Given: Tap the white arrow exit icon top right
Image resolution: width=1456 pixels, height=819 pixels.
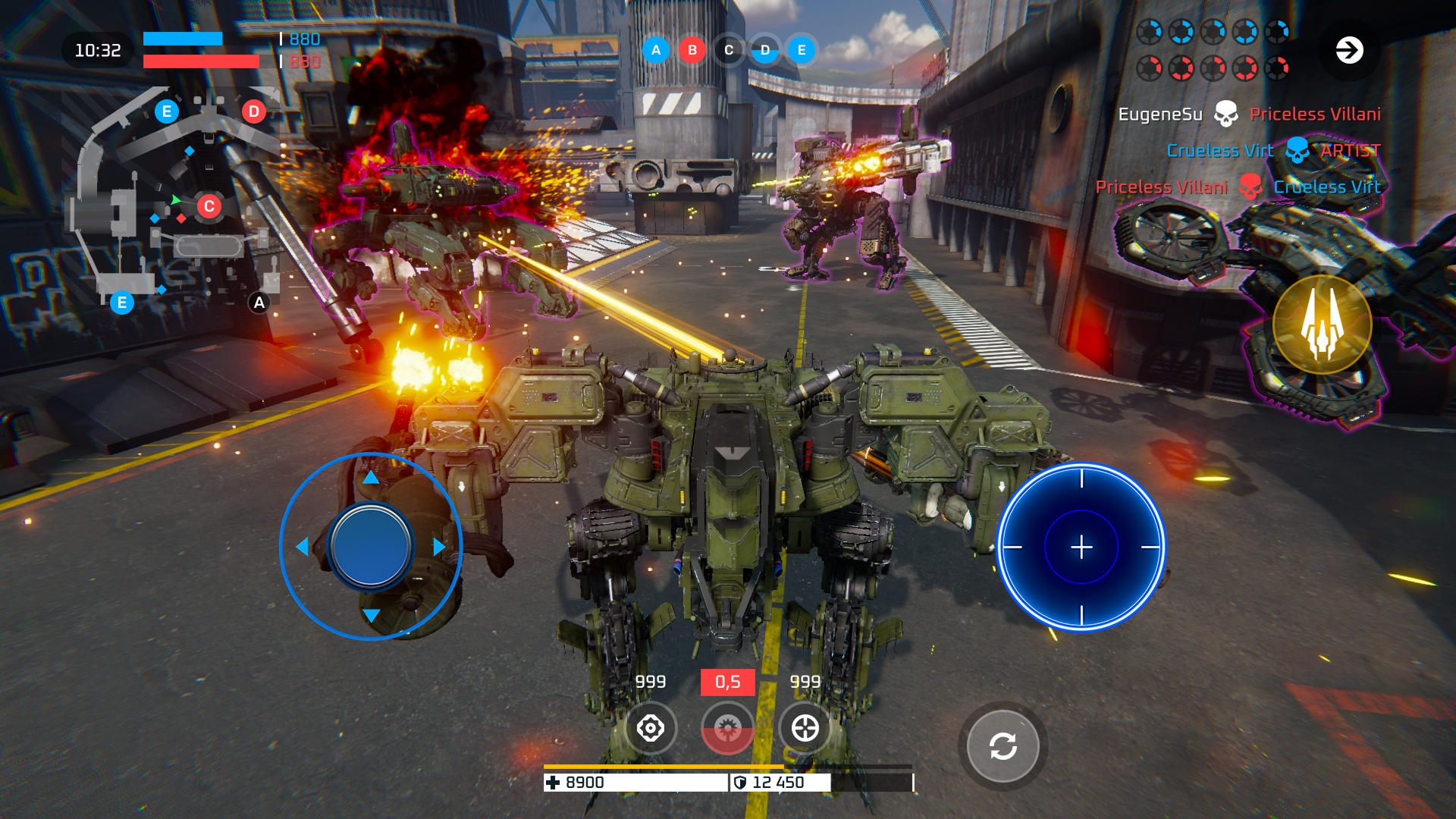Looking at the screenshot, I should click(1349, 51).
